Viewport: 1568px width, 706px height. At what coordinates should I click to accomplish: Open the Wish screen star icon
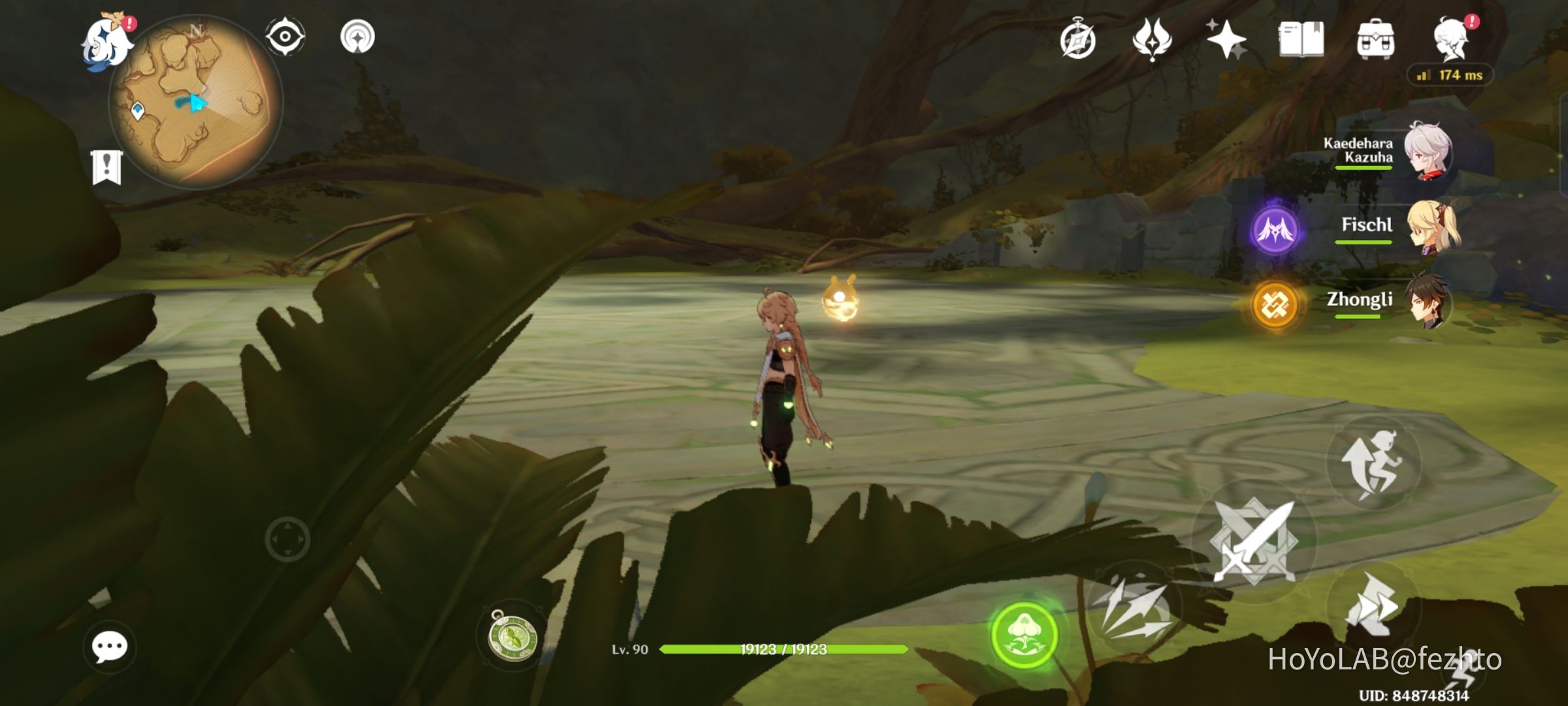1228,41
